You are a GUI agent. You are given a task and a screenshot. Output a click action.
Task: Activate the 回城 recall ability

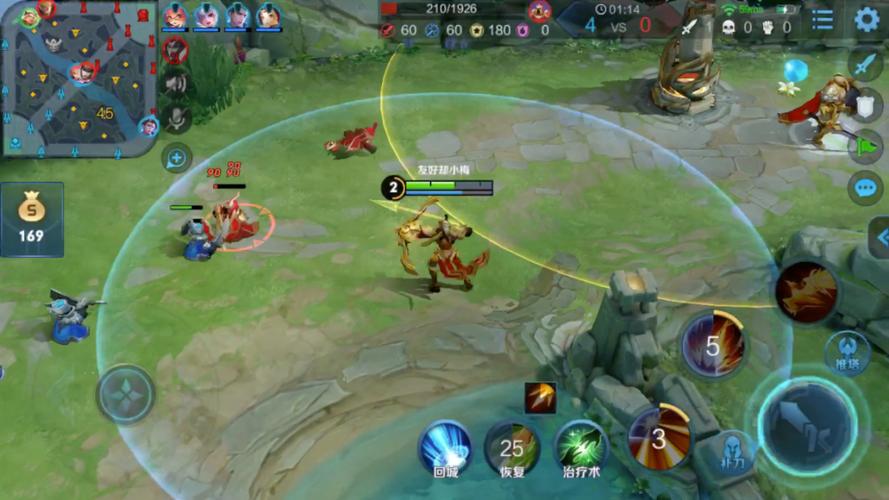445,447
